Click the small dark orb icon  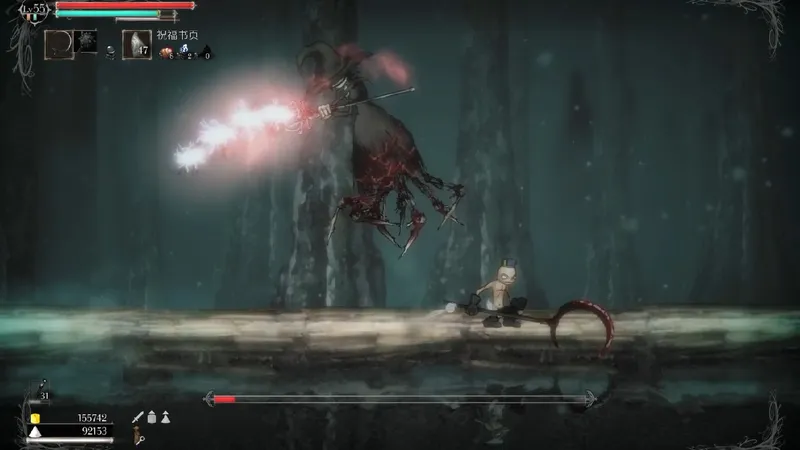coord(110,48)
